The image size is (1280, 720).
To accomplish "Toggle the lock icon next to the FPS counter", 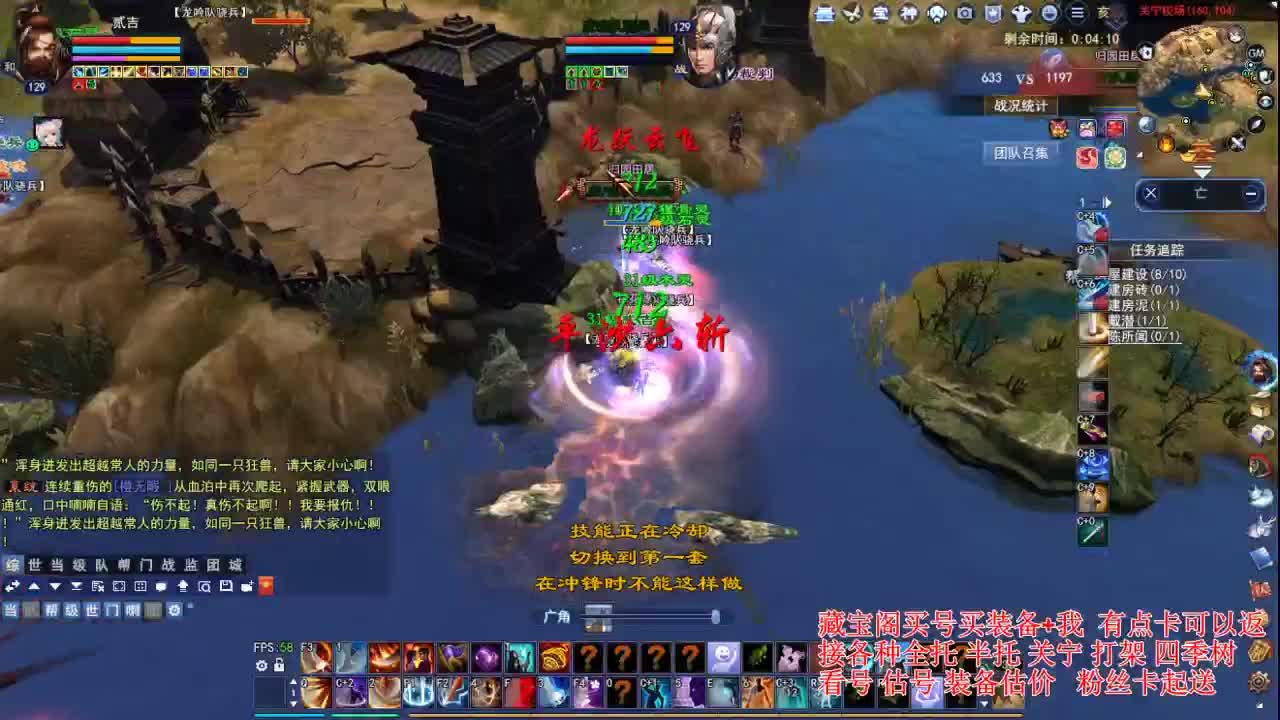I will (x=279, y=665).
